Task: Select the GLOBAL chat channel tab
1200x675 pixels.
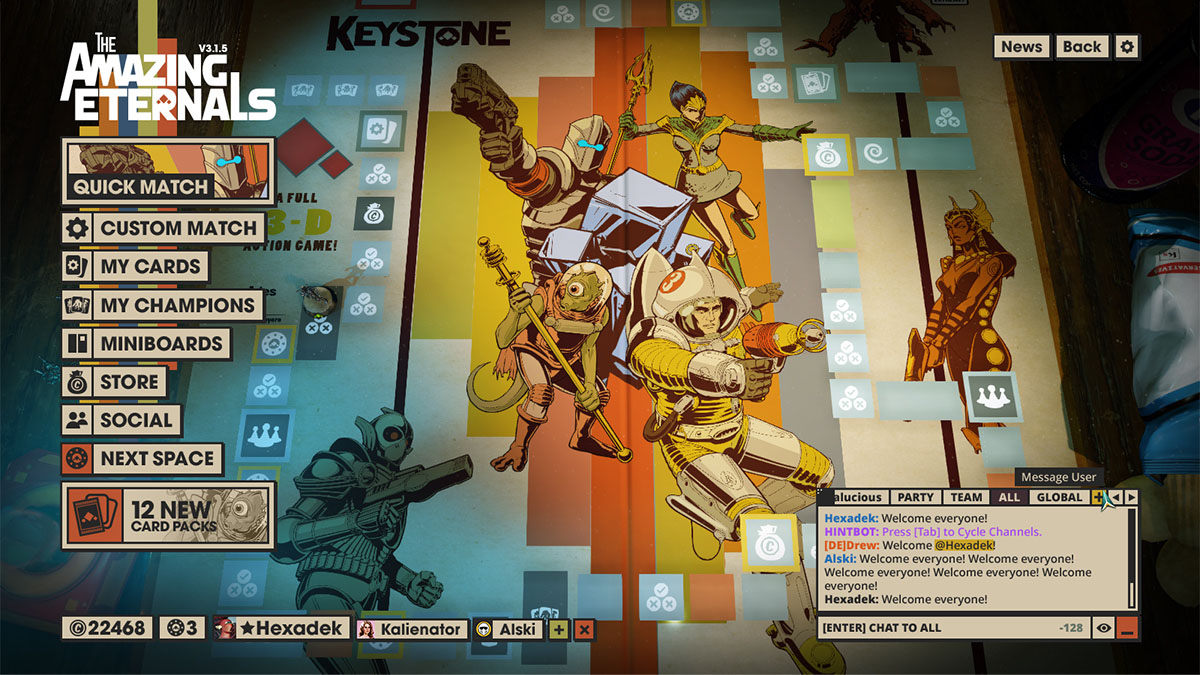Action: [x=1059, y=497]
